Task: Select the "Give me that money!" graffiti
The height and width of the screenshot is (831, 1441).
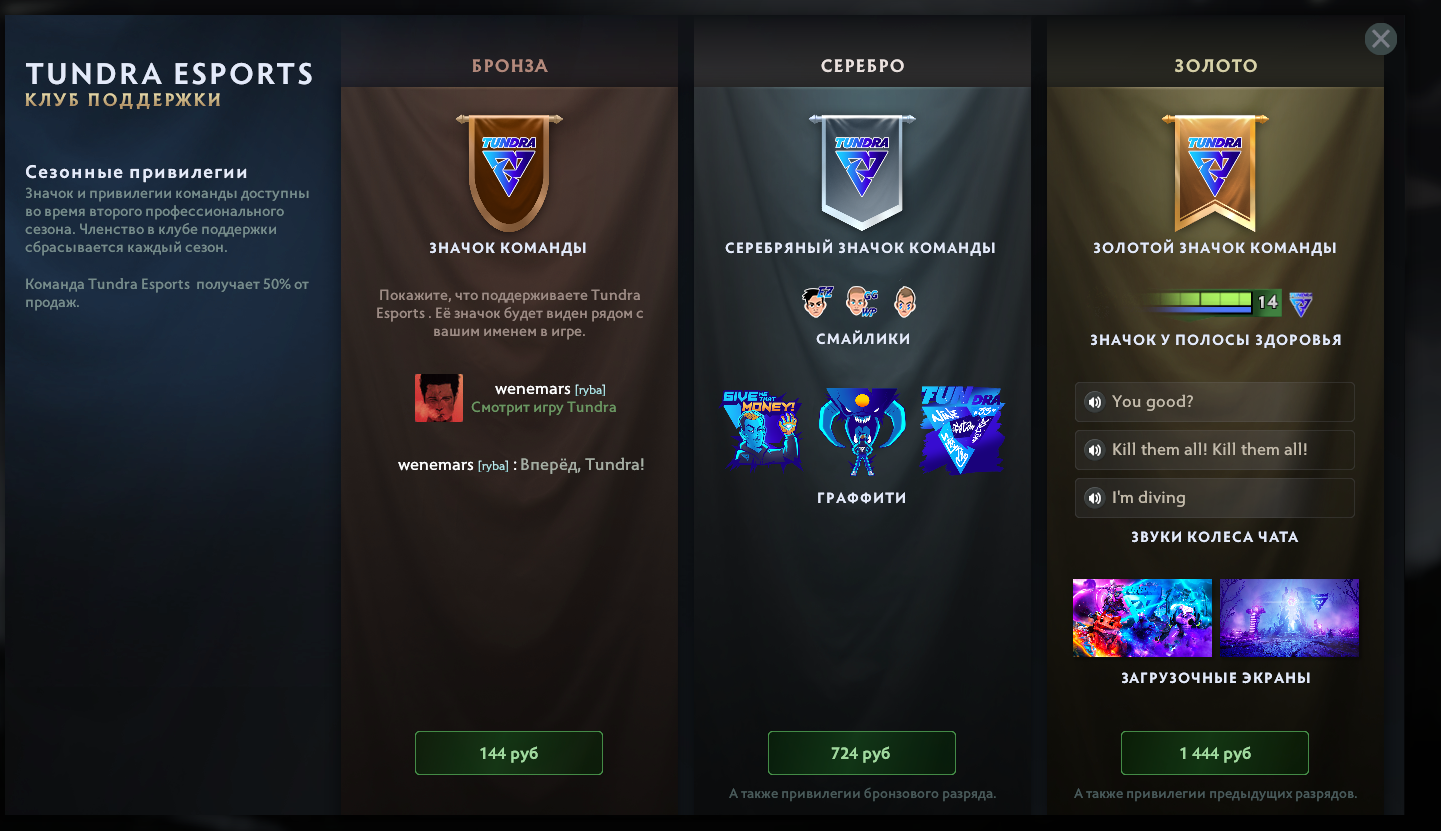Action: pyautogui.click(x=764, y=428)
